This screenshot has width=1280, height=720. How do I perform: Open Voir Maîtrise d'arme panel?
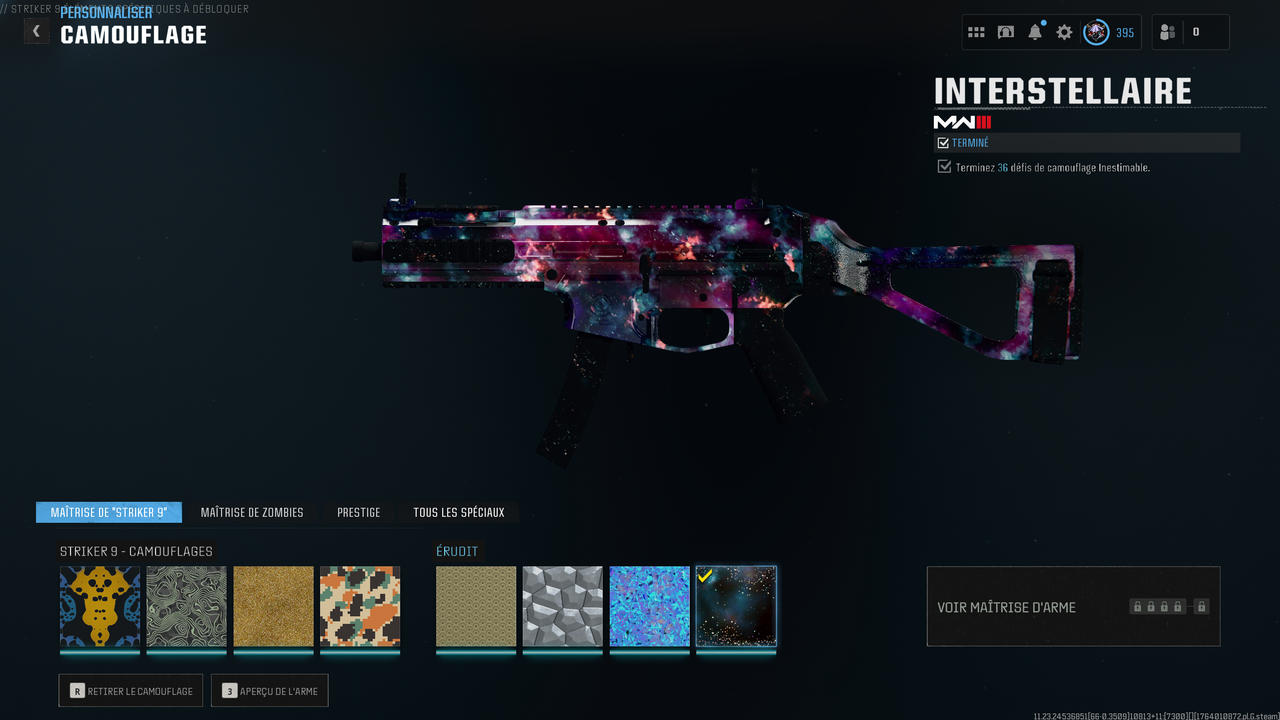tap(1073, 607)
